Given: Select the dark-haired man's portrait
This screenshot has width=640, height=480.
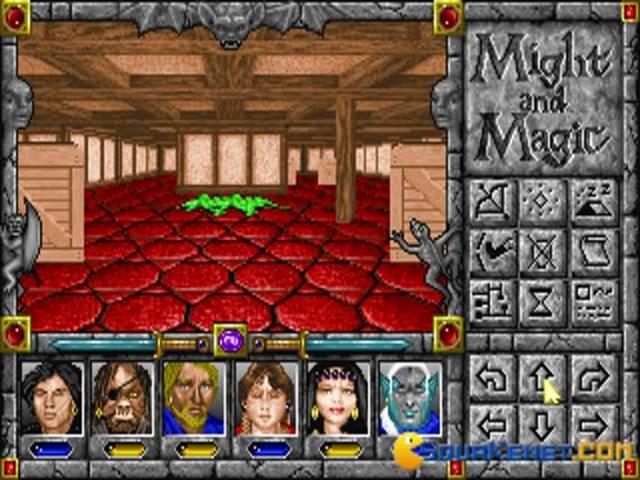Looking at the screenshot, I should (x=51, y=398).
